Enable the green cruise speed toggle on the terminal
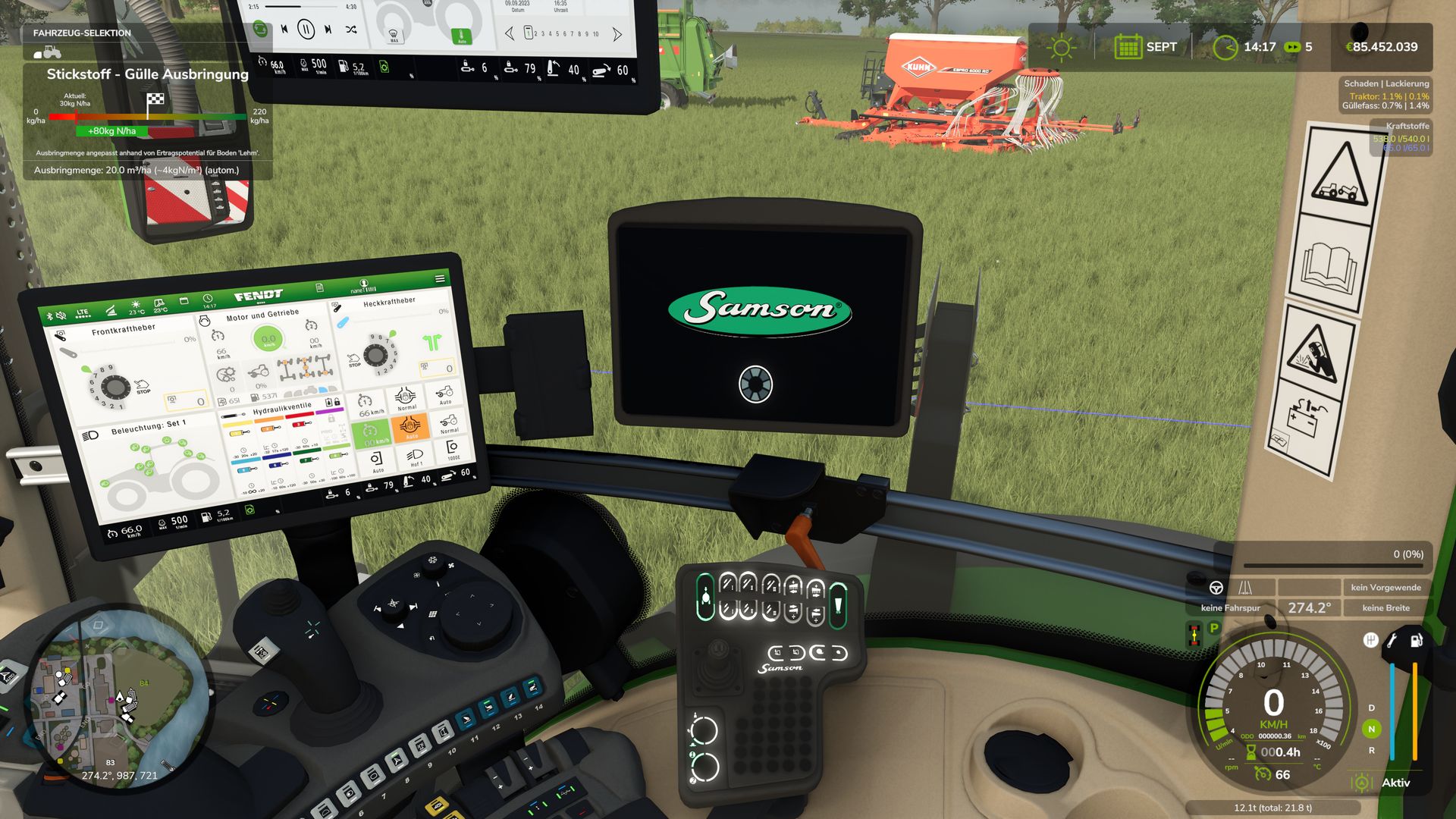The width and height of the screenshot is (1456, 819). point(373,435)
